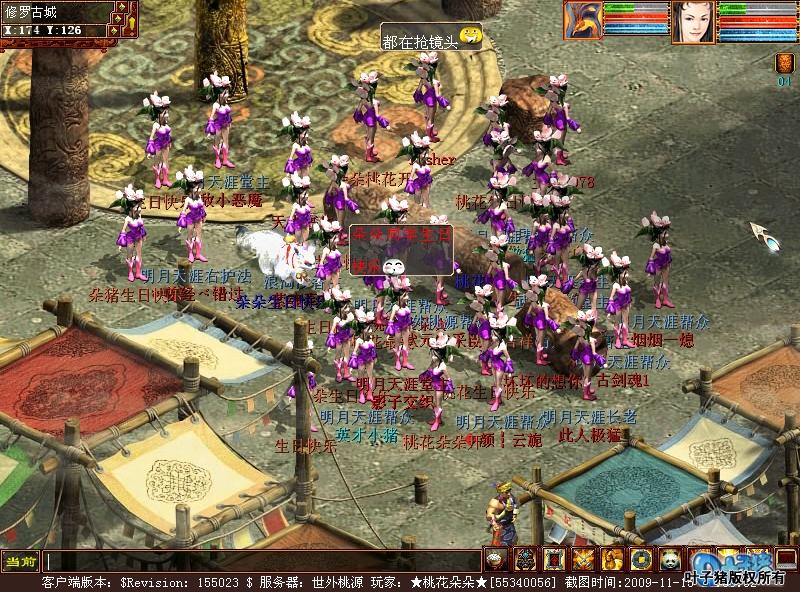
Task: Click the panda face icon
Action: point(670,559)
